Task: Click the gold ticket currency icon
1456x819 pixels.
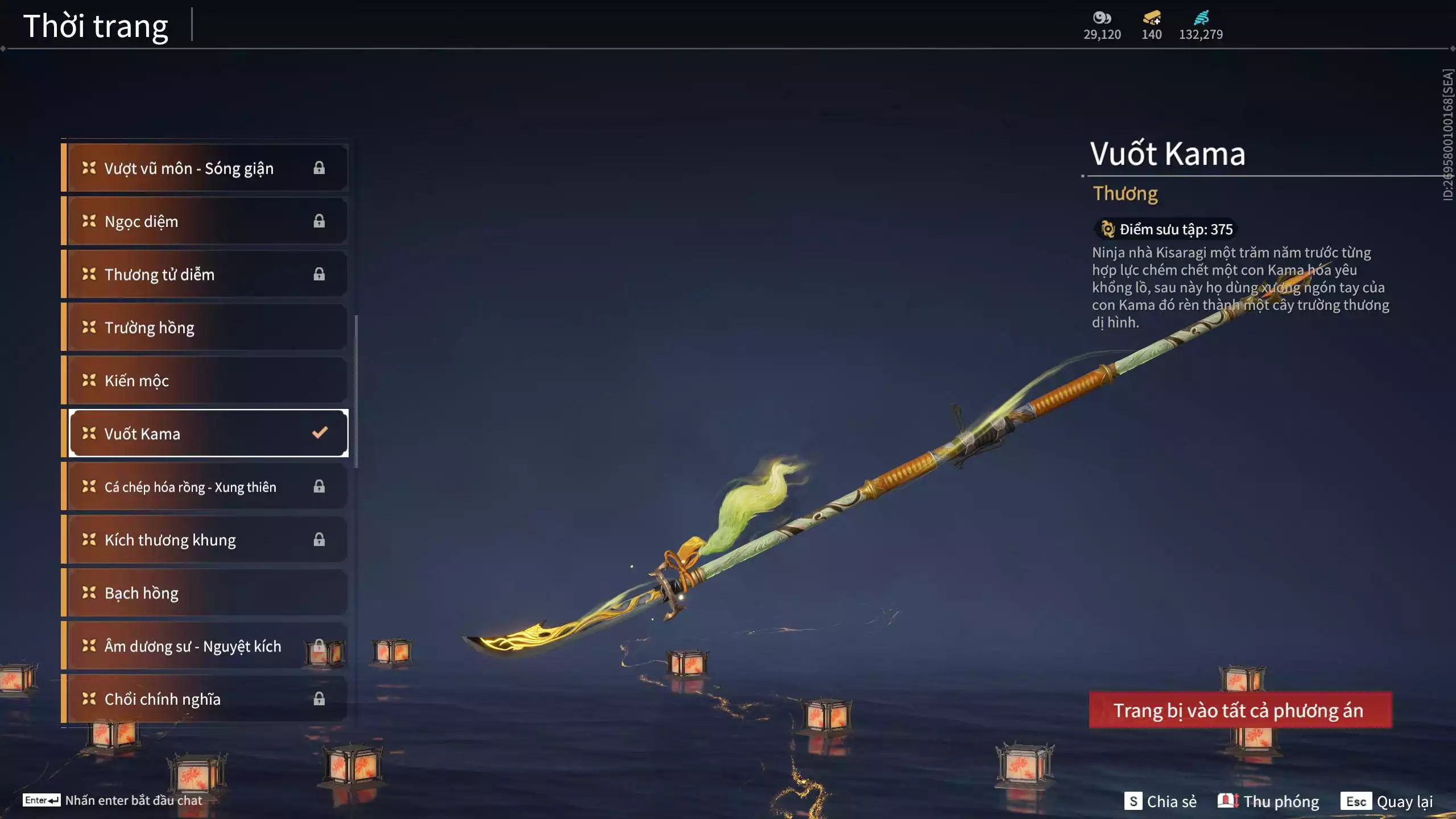Action: [x=1152, y=18]
